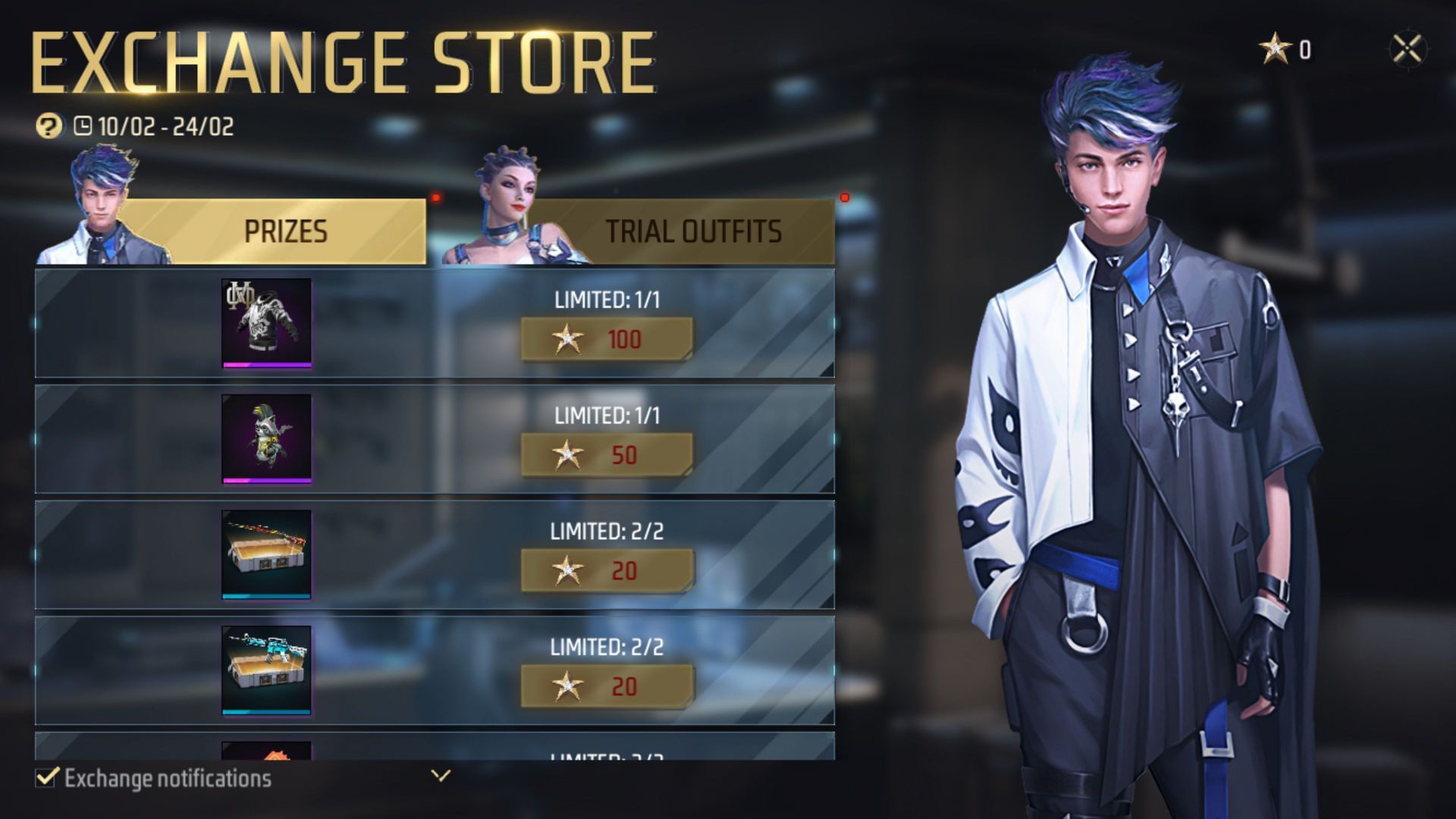The width and height of the screenshot is (1456, 819).
Task: Switch to the Trial Outfits tab
Action: (x=692, y=231)
